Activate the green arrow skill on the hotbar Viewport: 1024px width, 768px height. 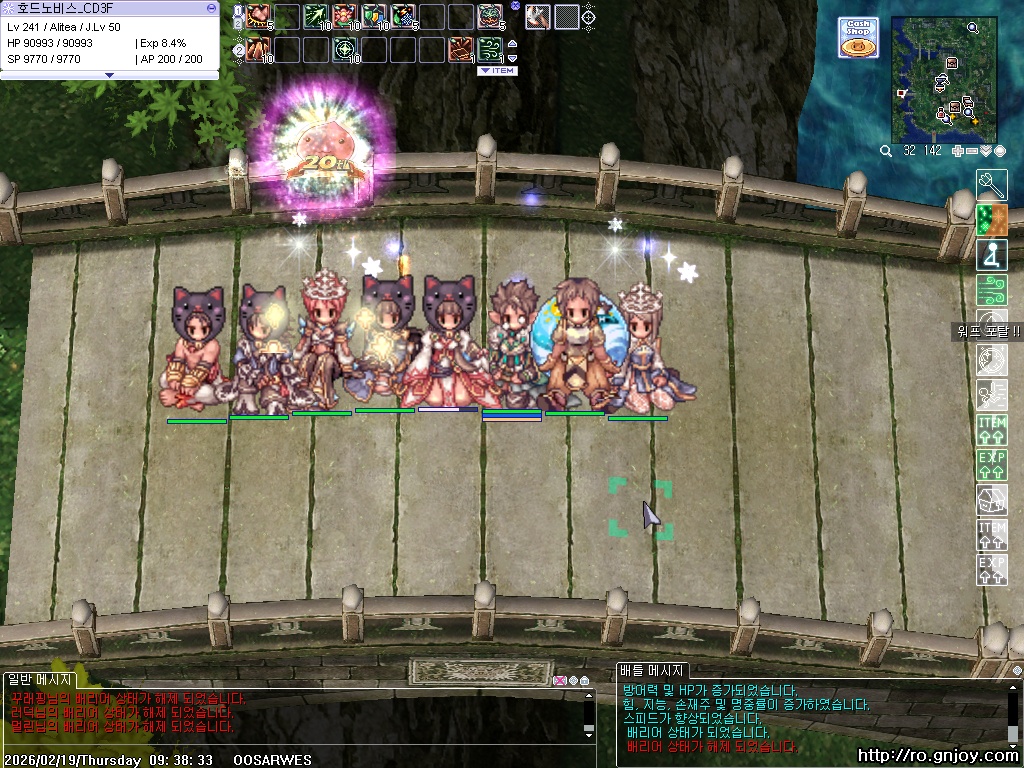coord(316,16)
